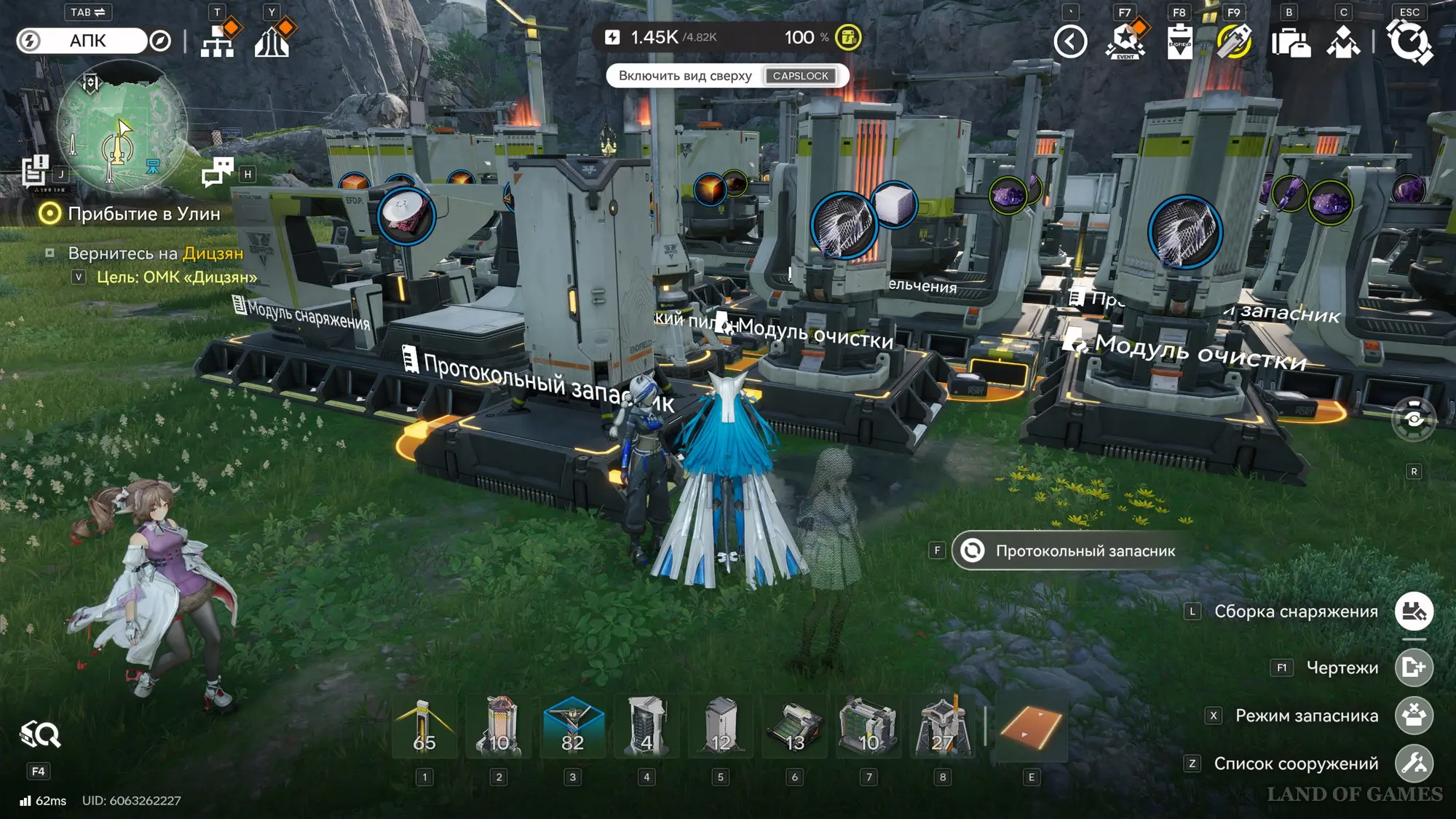Select the Прибытие в Улин quest tracker
The width and height of the screenshot is (1456, 819).
143,214
